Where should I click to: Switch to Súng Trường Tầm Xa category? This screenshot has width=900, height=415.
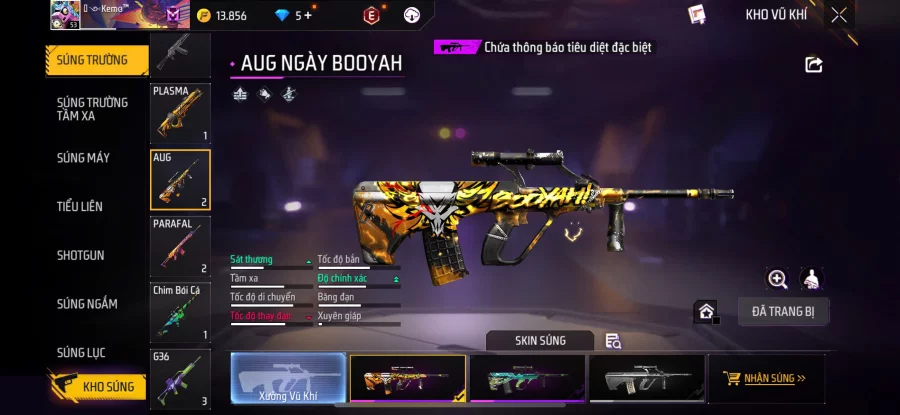pyautogui.click(x=92, y=109)
